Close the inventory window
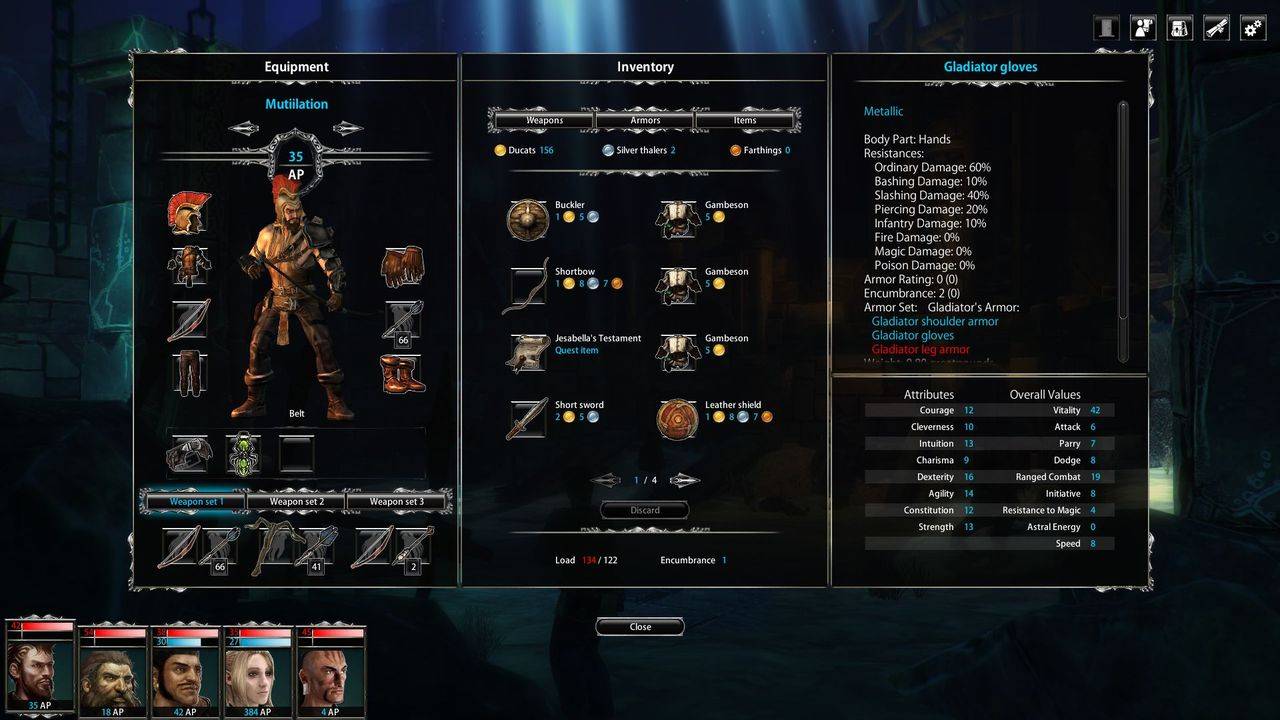The image size is (1280, 720). coord(640,627)
